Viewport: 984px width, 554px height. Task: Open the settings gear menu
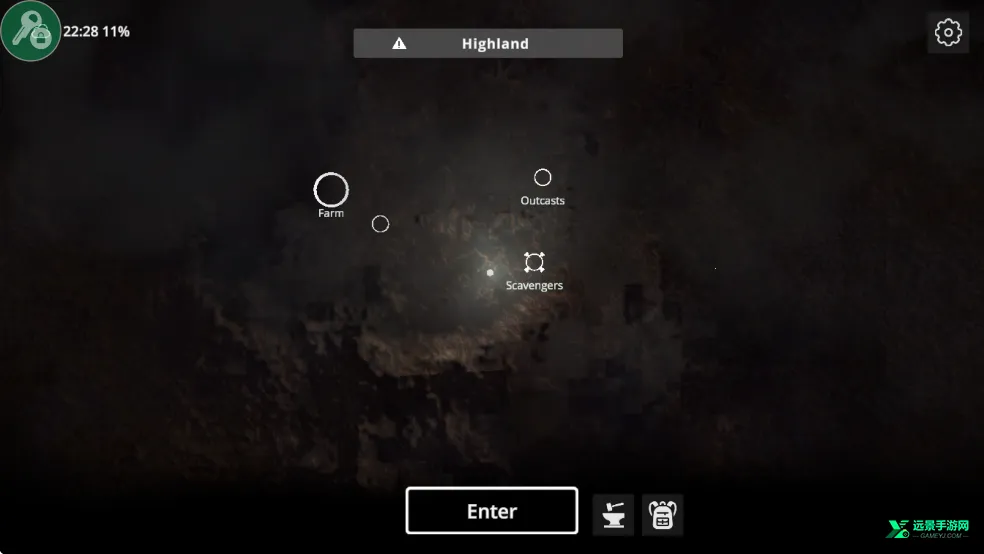947,33
